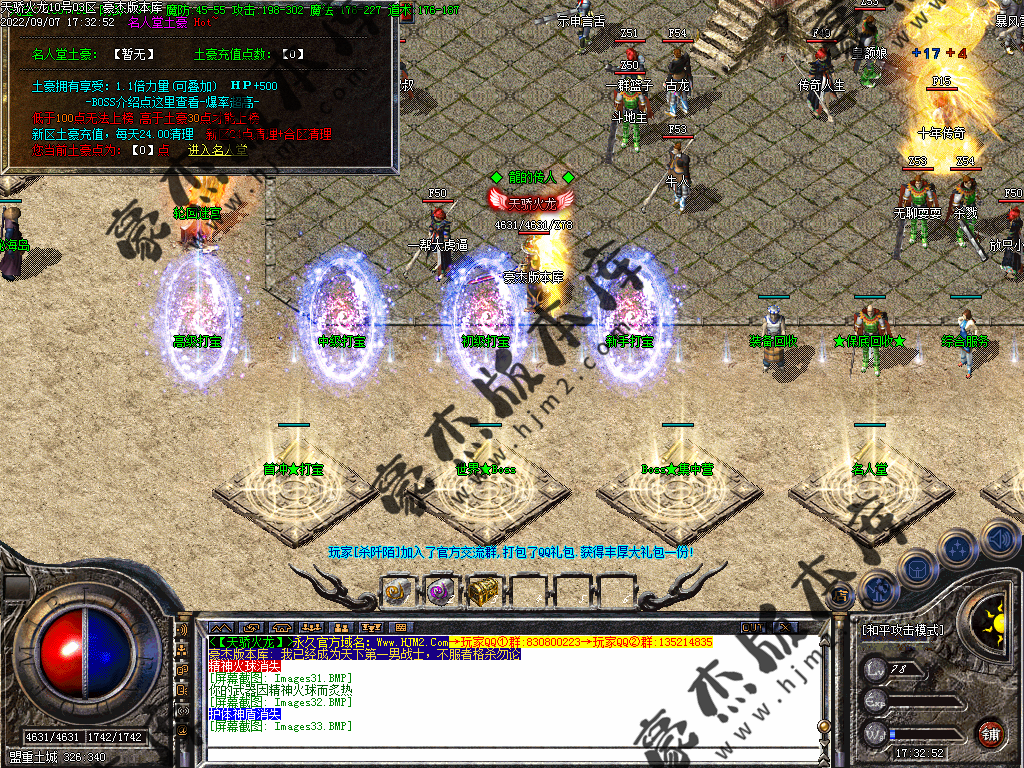Image resolution: width=1024 pixels, height=768 pixels.
Task: Use the purple swirl item in the belt
Action: point(440,591)
